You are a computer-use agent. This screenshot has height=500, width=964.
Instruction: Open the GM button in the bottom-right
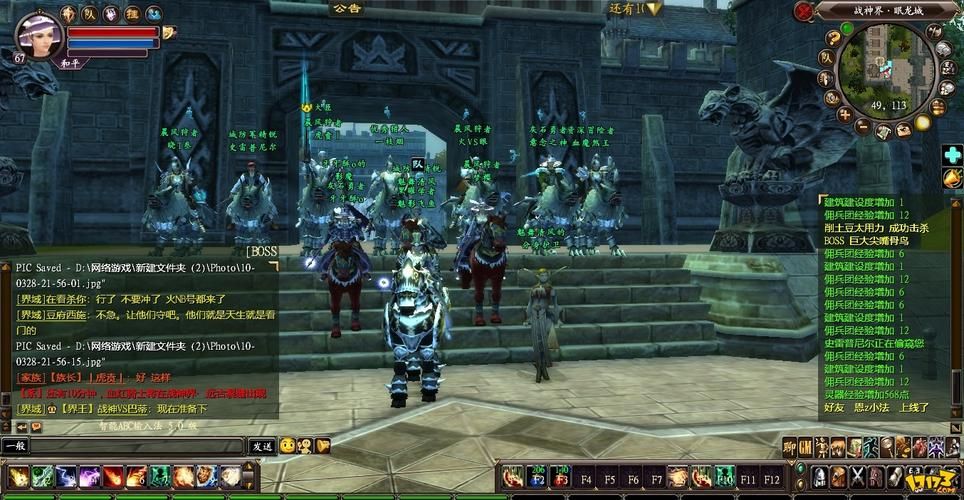point(805,447)
